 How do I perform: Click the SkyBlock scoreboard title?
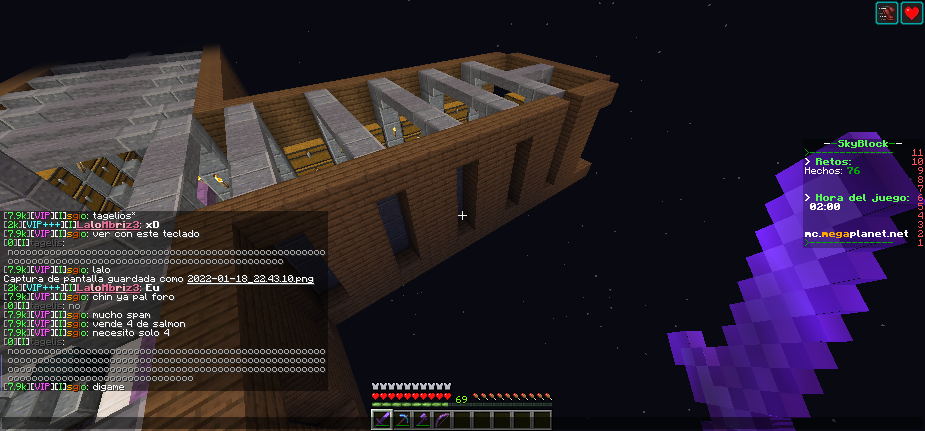(856, 144)
